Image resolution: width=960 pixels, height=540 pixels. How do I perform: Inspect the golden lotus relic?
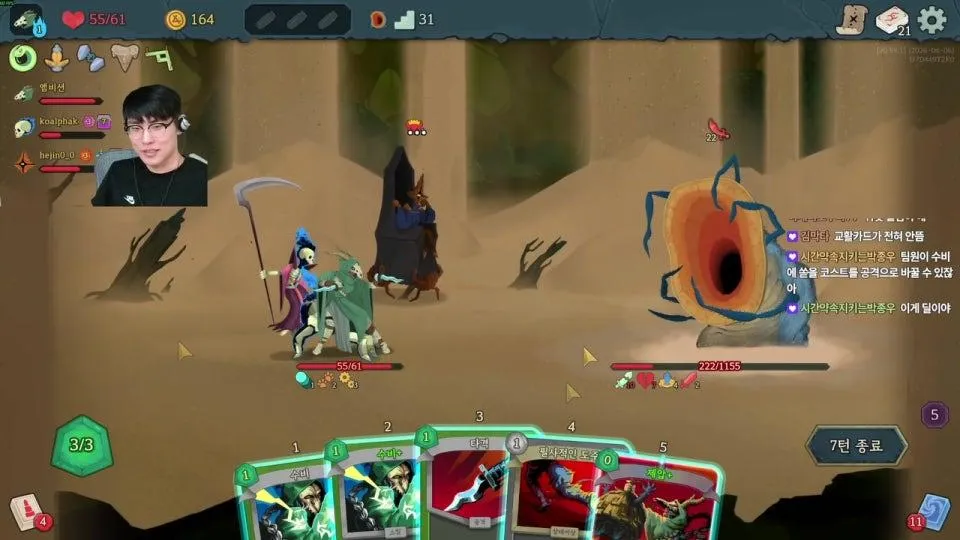[x=57, y=58]
